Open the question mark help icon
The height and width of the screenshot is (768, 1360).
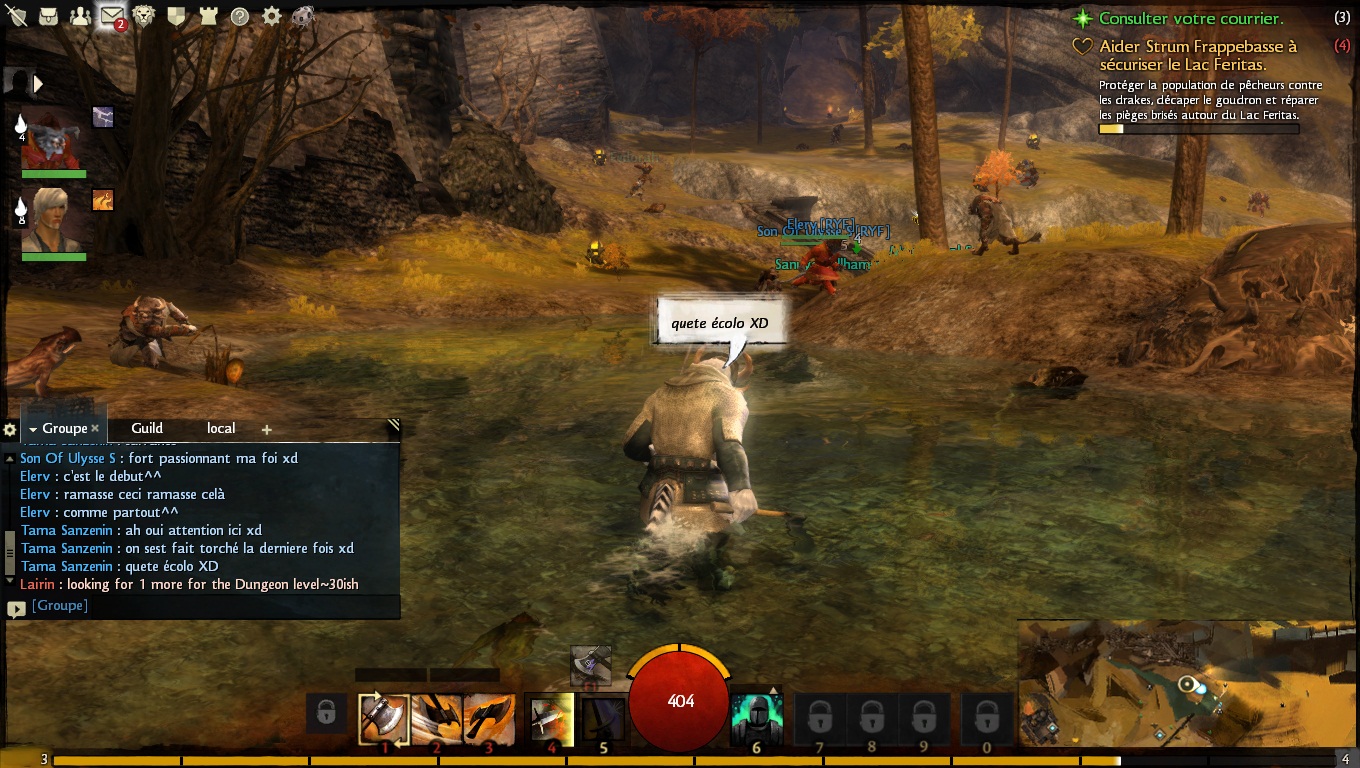[239, 16]
